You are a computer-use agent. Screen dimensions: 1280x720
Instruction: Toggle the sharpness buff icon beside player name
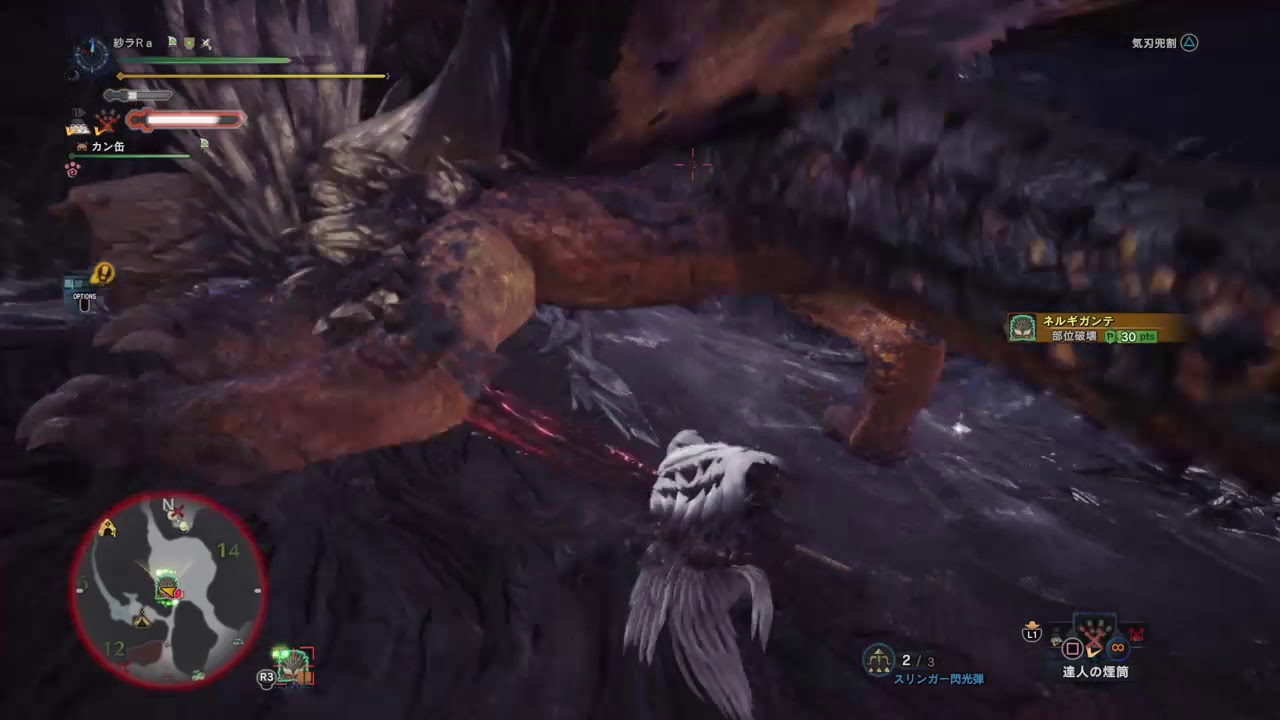[x=206, y=44]
